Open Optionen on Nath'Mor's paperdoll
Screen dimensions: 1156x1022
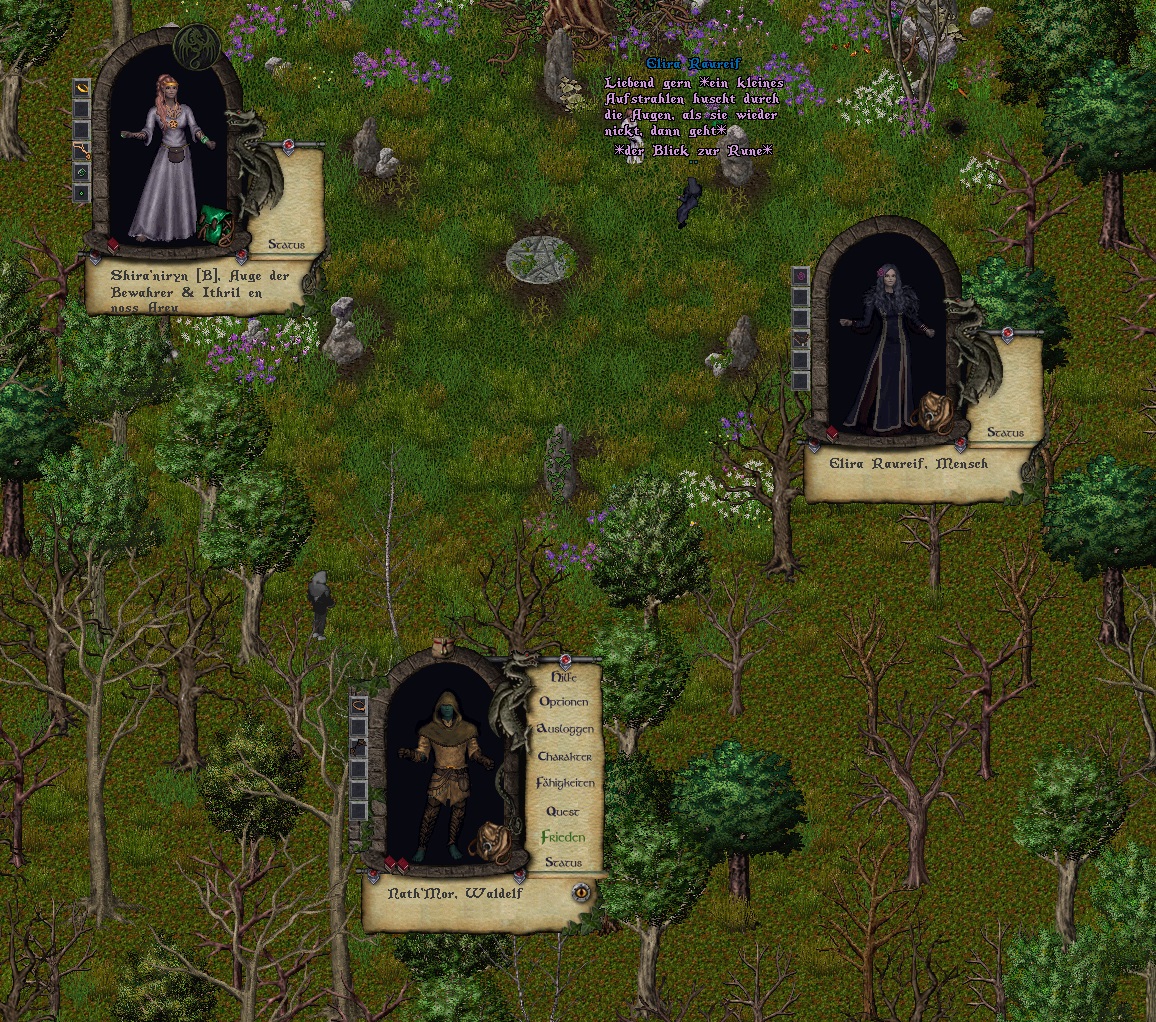[564, 702]
